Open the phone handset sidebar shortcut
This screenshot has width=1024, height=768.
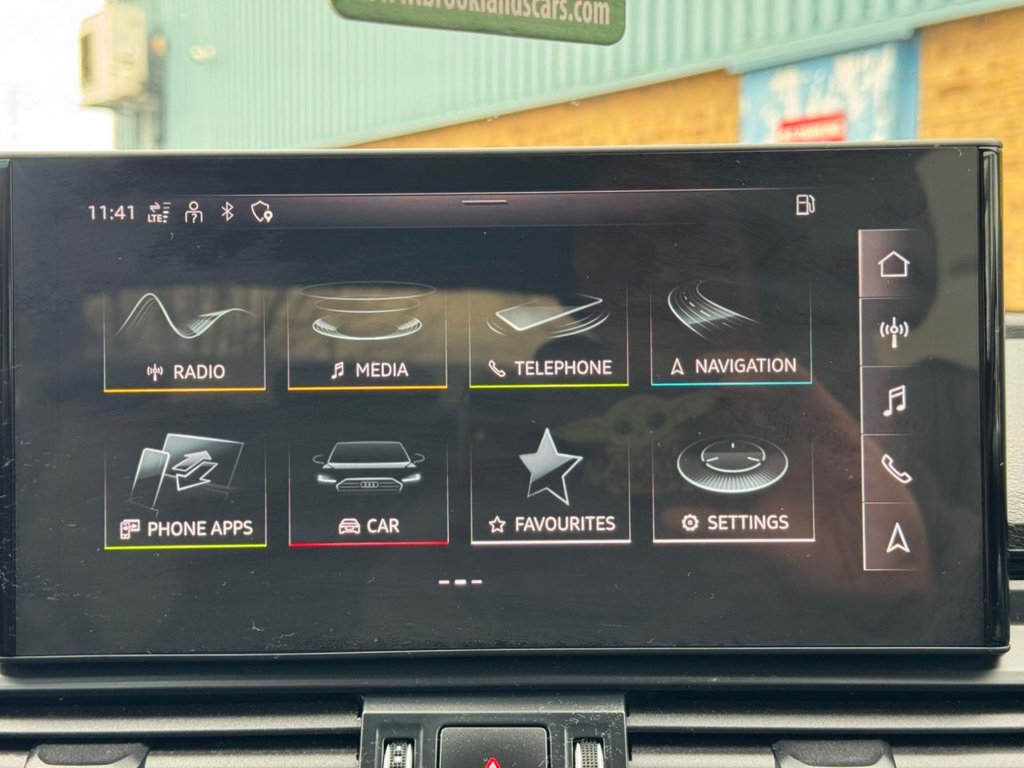click(895, 468)
